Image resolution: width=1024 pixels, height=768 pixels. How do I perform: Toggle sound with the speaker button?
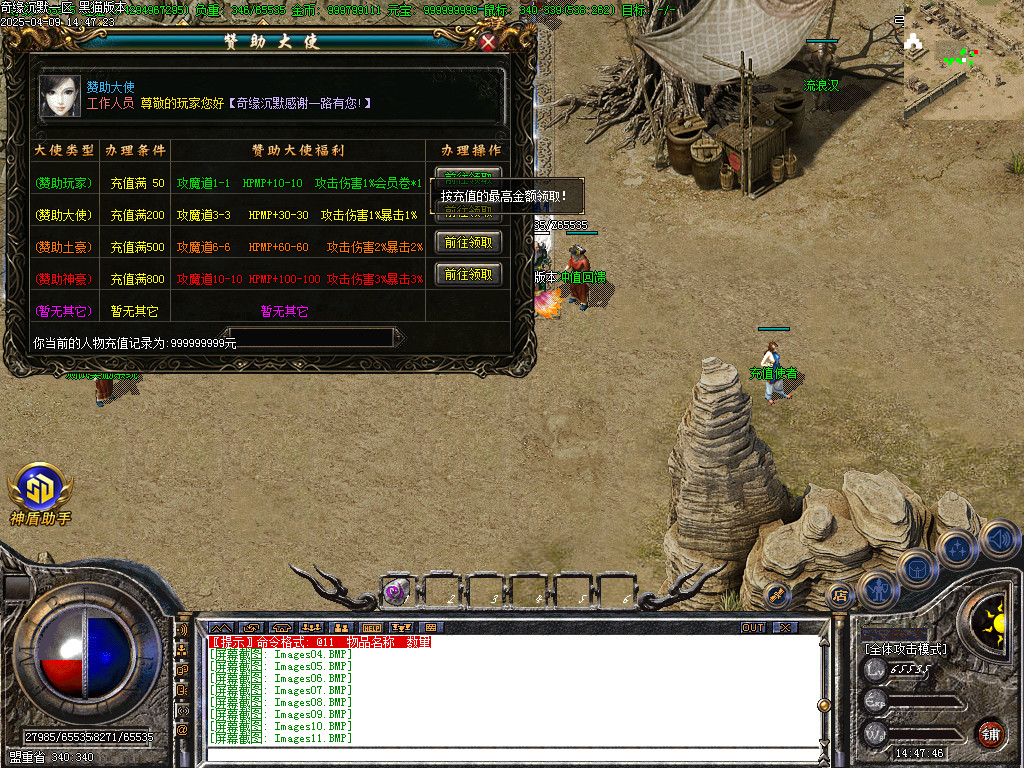click(999, 539)
